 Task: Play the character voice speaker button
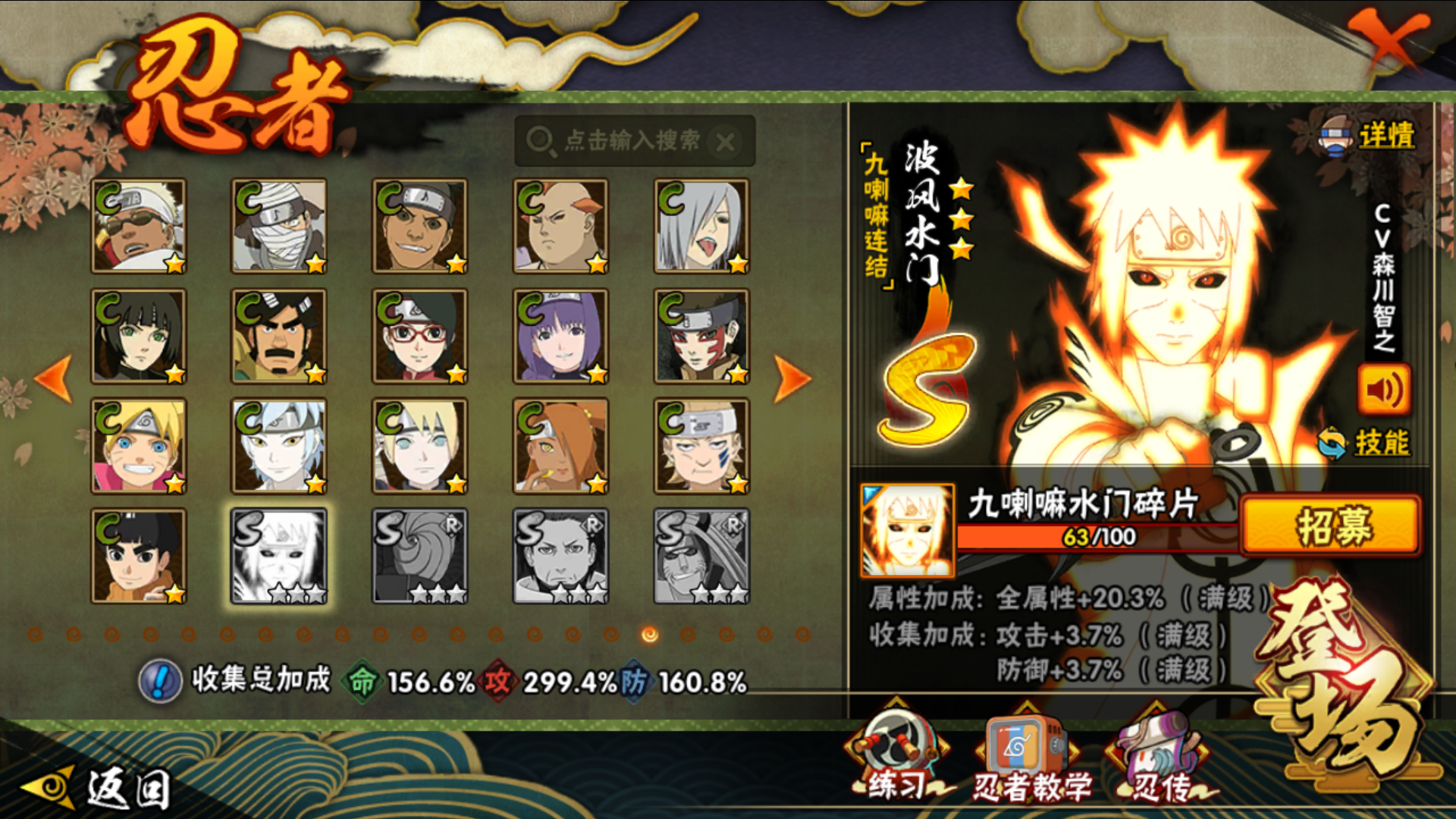(x=1383, y=390)
